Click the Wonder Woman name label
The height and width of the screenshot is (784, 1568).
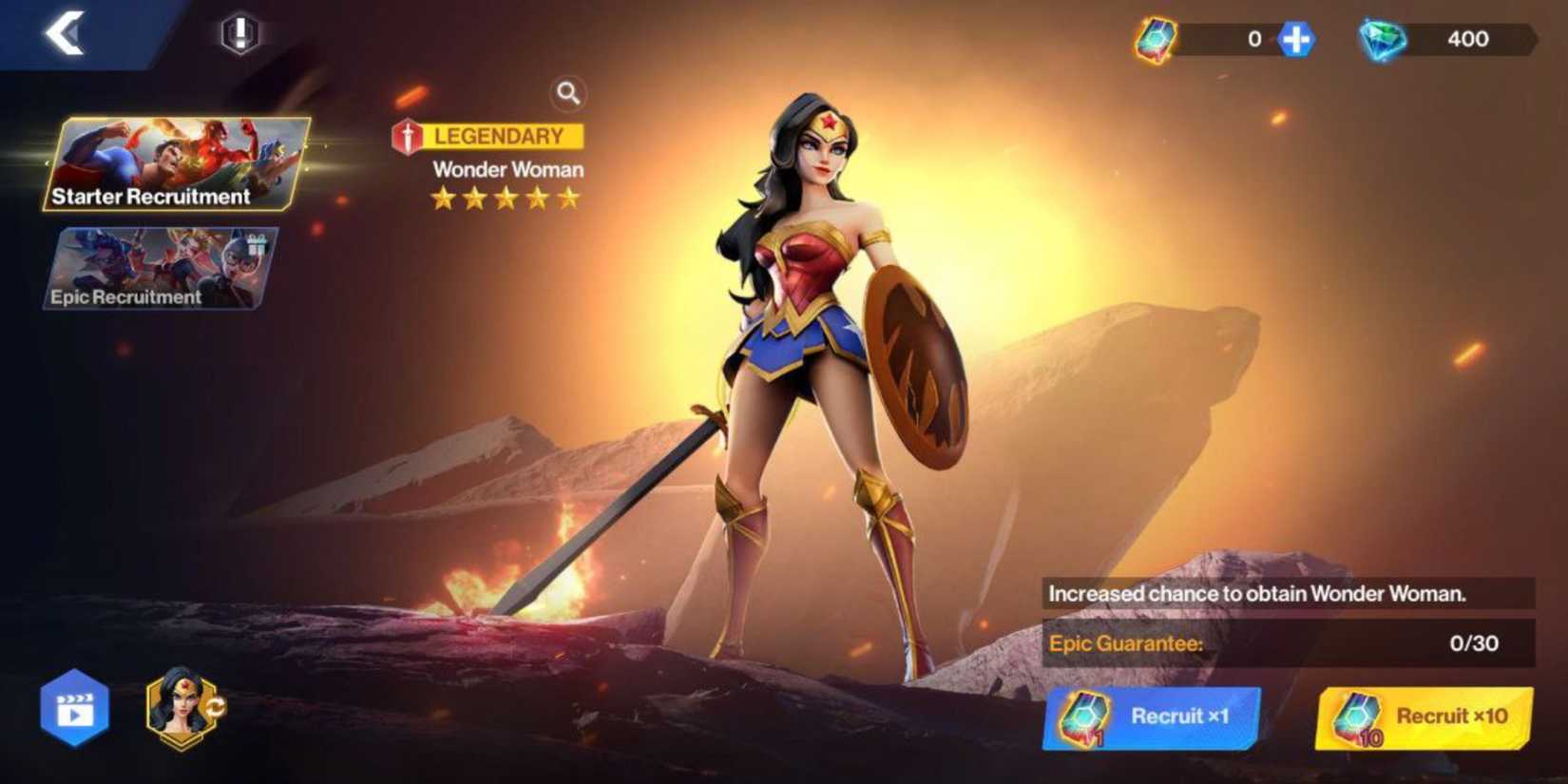(507, 169)
